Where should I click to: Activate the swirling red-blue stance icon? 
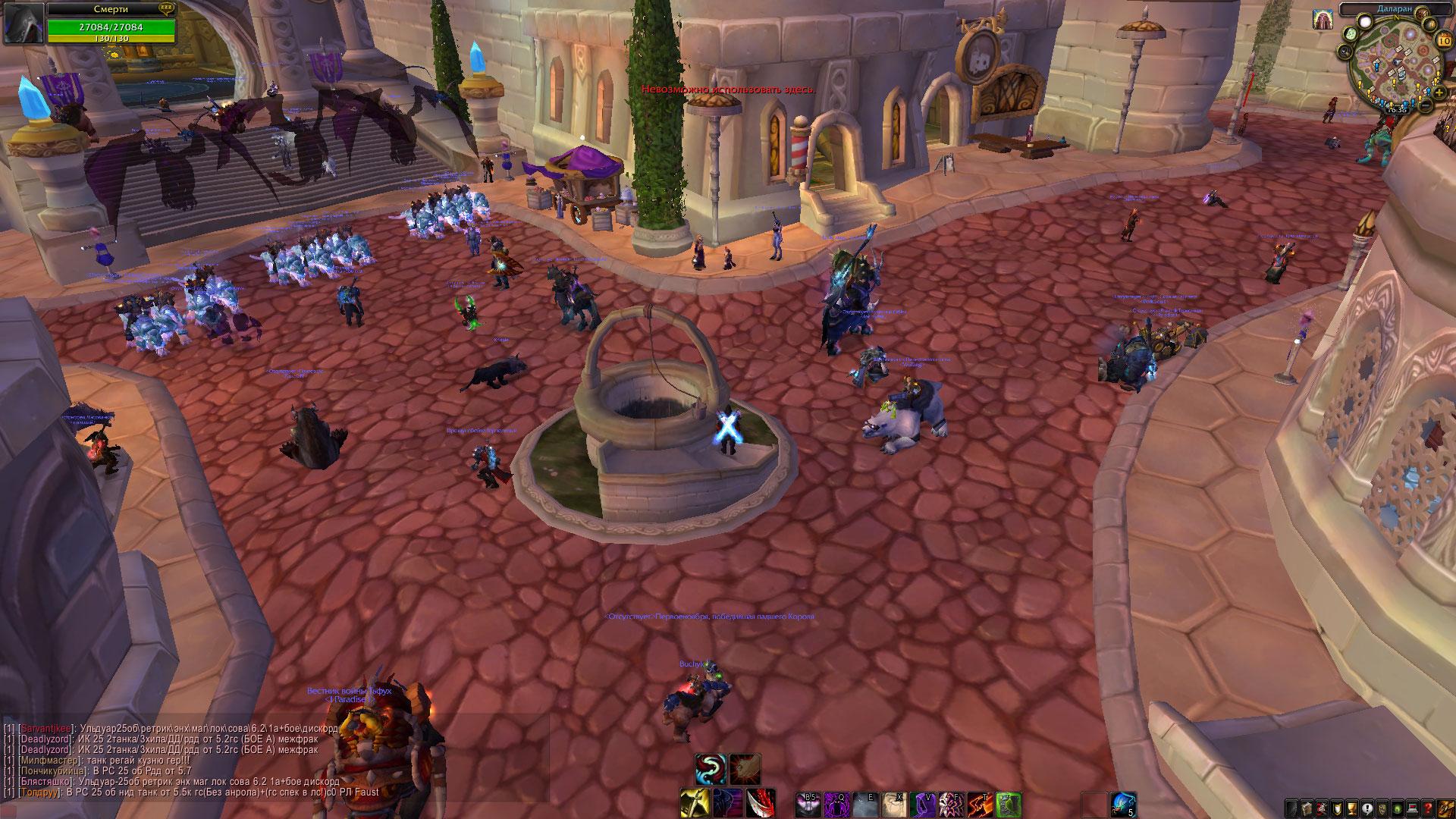pos(711,769)
